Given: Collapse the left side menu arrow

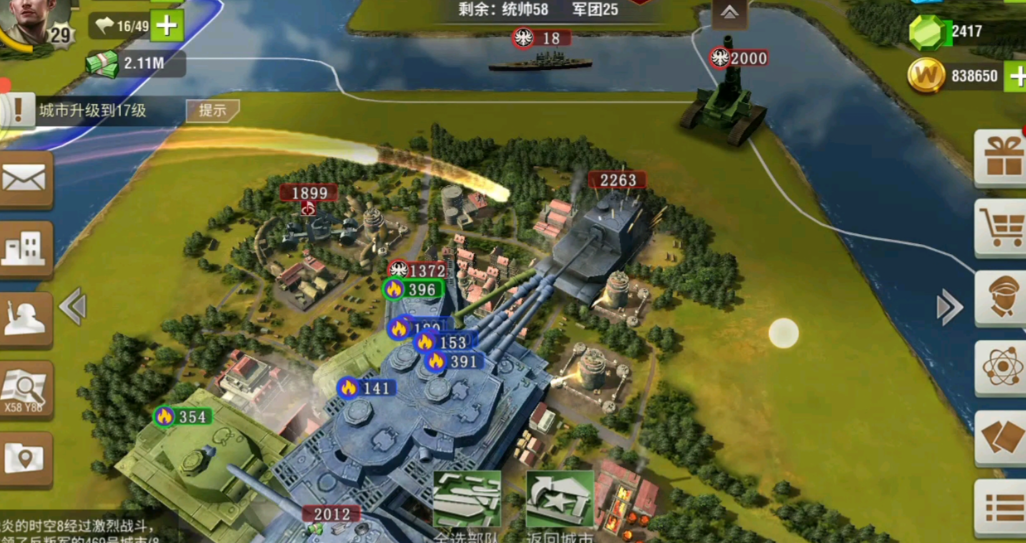Looking at the screenshot, I should click(72, 306).
